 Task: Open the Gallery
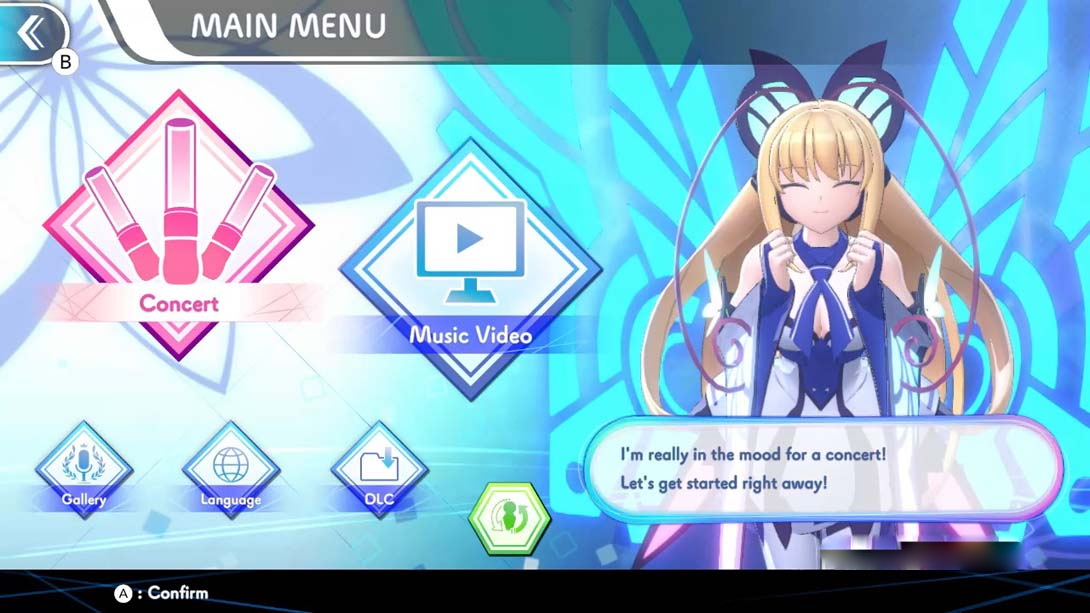(x=84, y=472)
